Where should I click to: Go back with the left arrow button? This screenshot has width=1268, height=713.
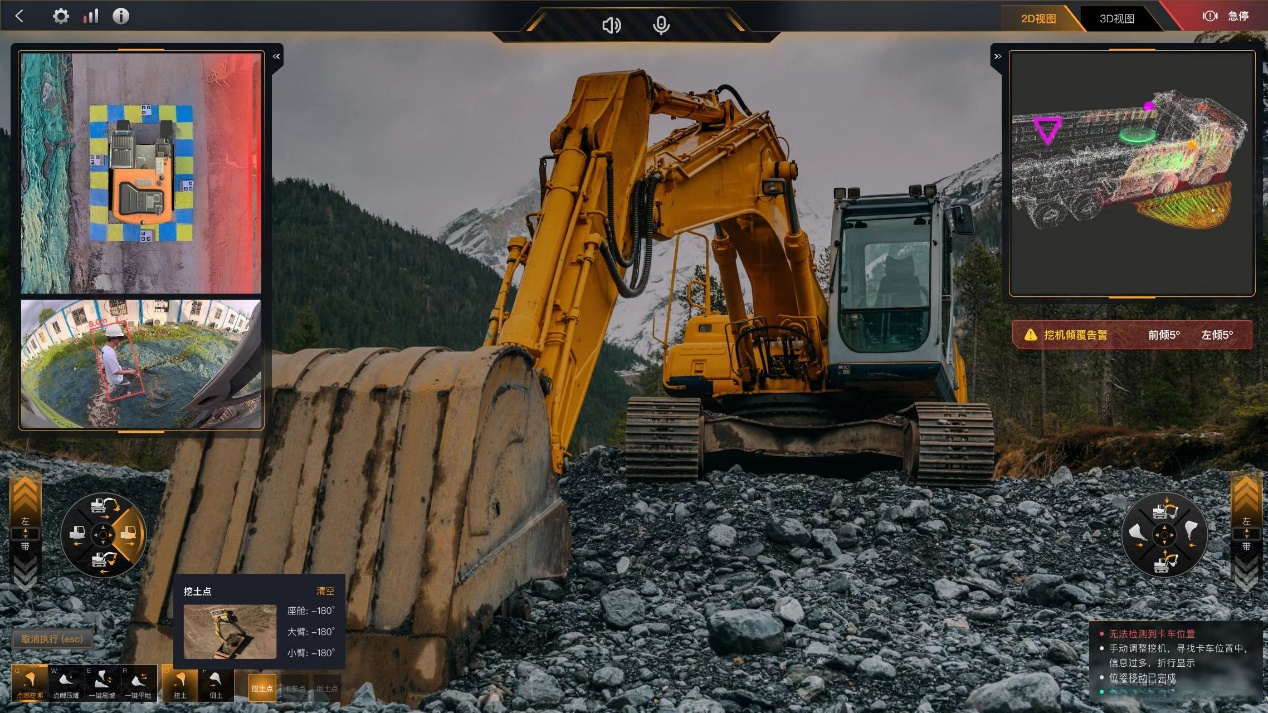[x=20, y=16]
